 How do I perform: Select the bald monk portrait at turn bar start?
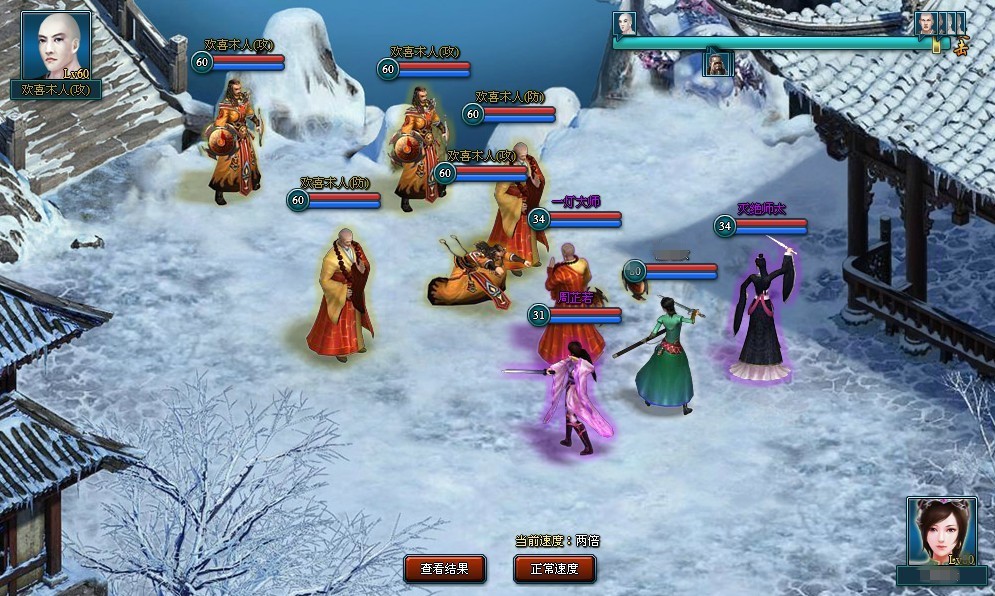[x=625, y=23]
